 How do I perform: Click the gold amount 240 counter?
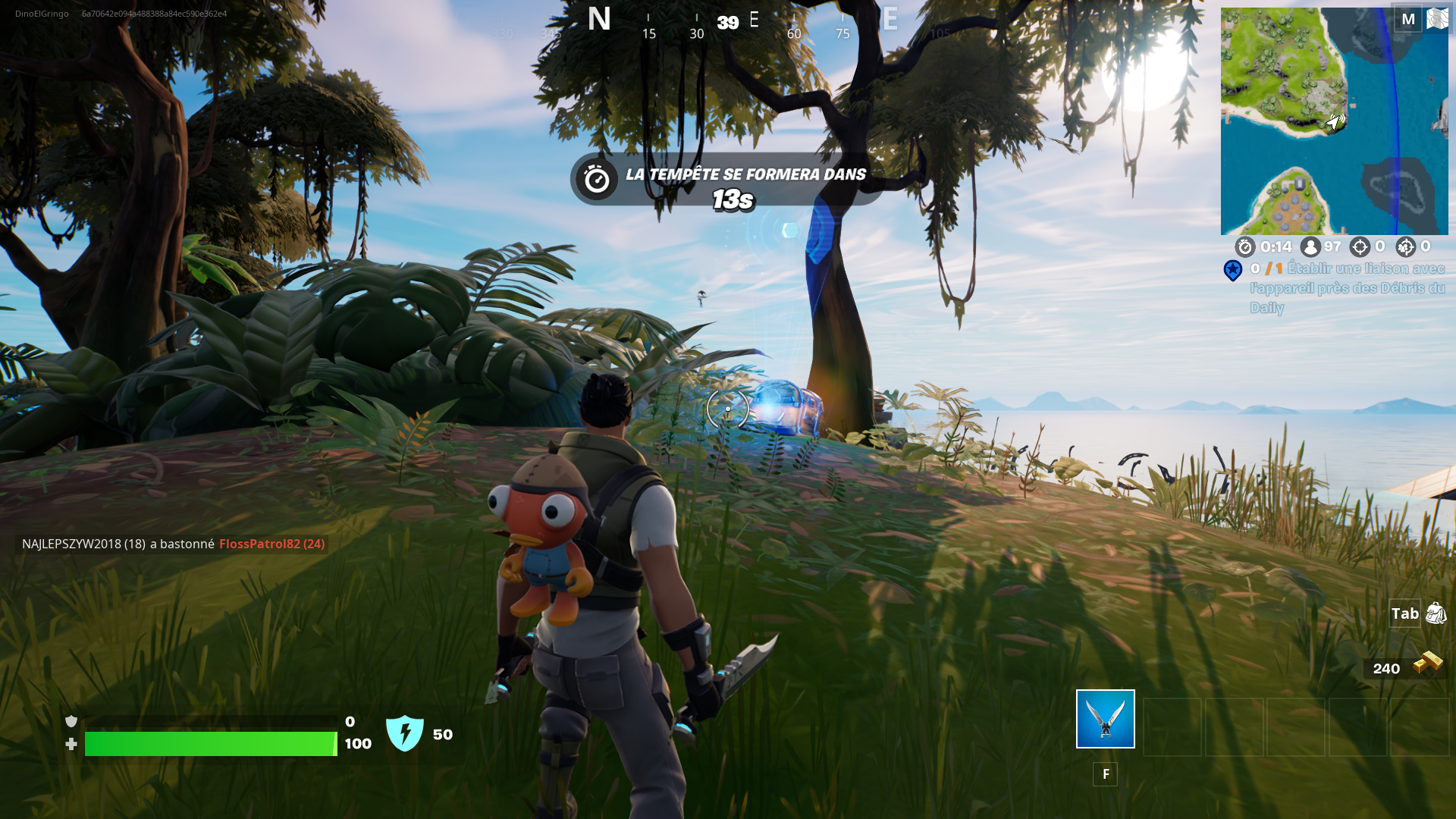pyautogui.click(x=1387, y=669)
